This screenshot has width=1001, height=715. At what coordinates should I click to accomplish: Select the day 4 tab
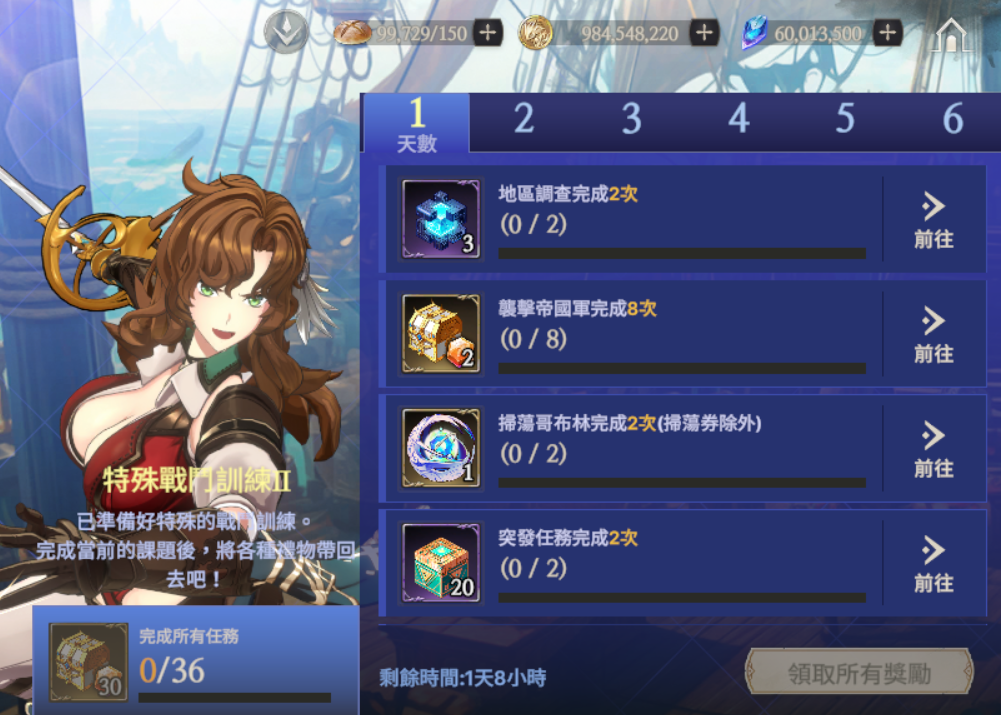point(738,121)
